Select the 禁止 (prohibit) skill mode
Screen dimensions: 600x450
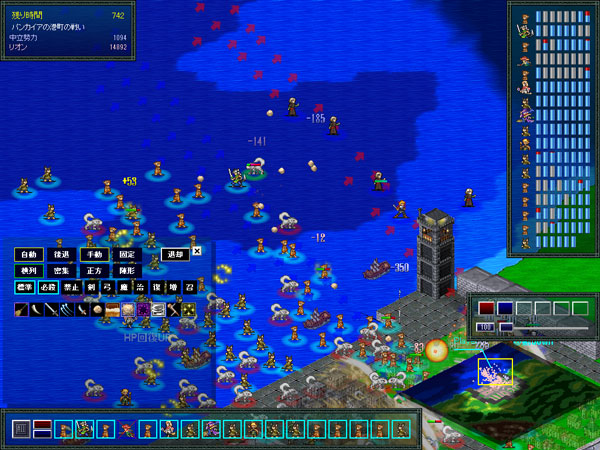(68, 287)
